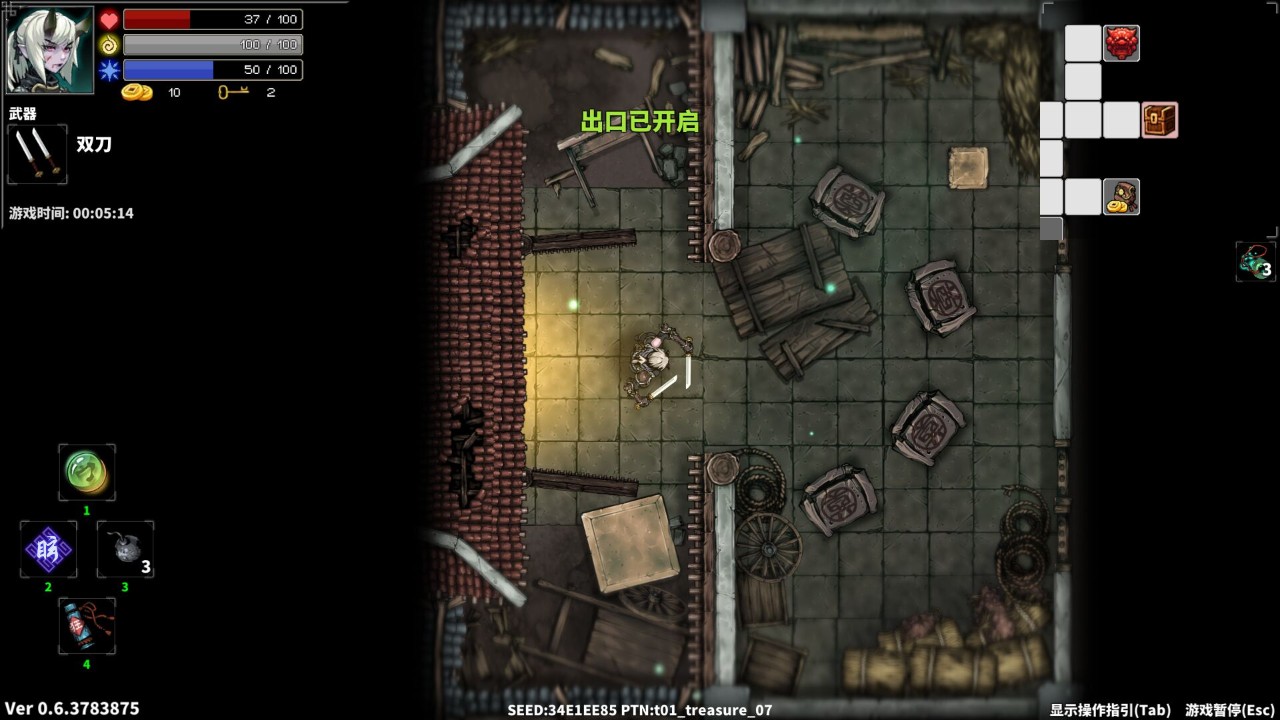Screen dimensions: 1280x720
Task: Click the horned character portrait
Action: click(50, 50)
